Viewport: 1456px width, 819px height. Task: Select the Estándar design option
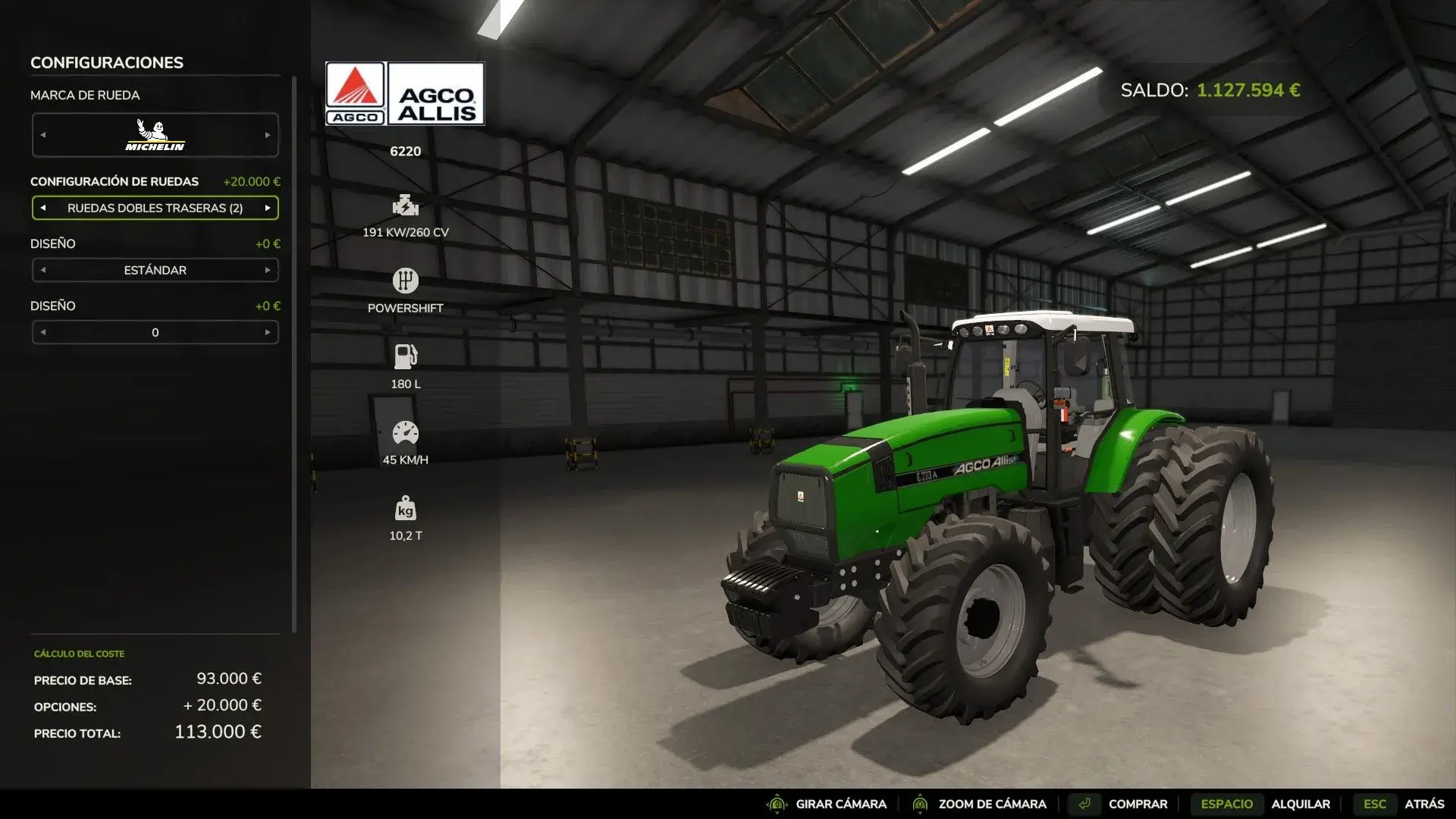[155, 269]
